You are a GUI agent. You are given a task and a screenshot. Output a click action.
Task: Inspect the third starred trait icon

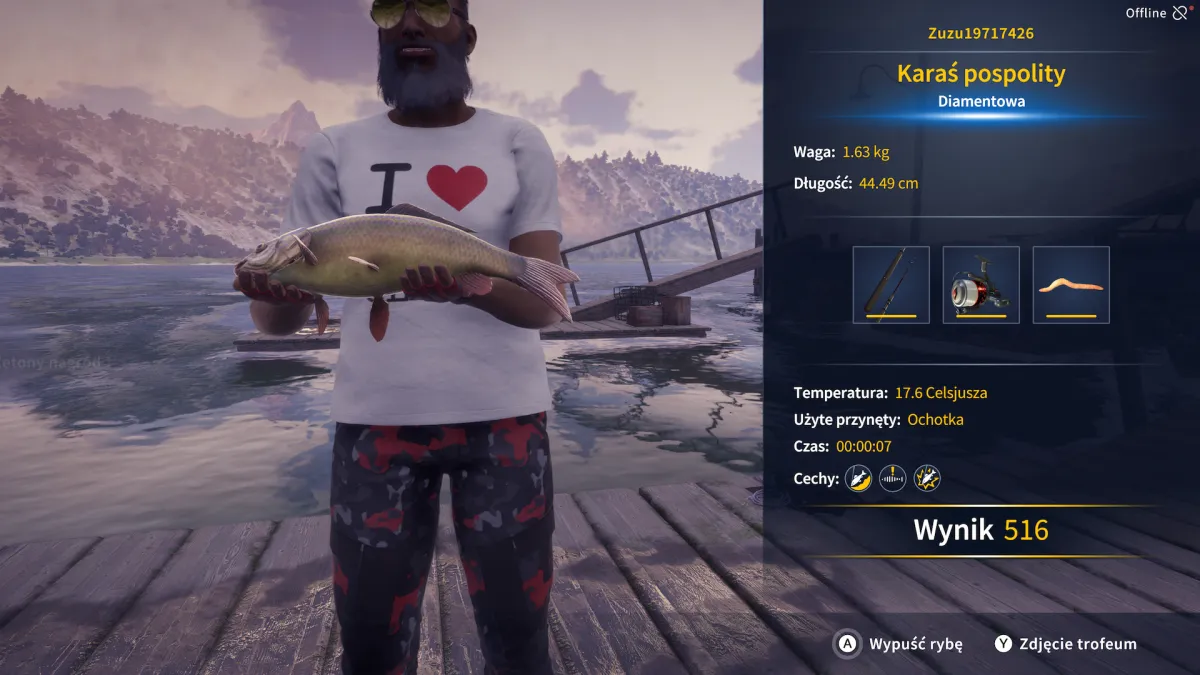point(927,479)
